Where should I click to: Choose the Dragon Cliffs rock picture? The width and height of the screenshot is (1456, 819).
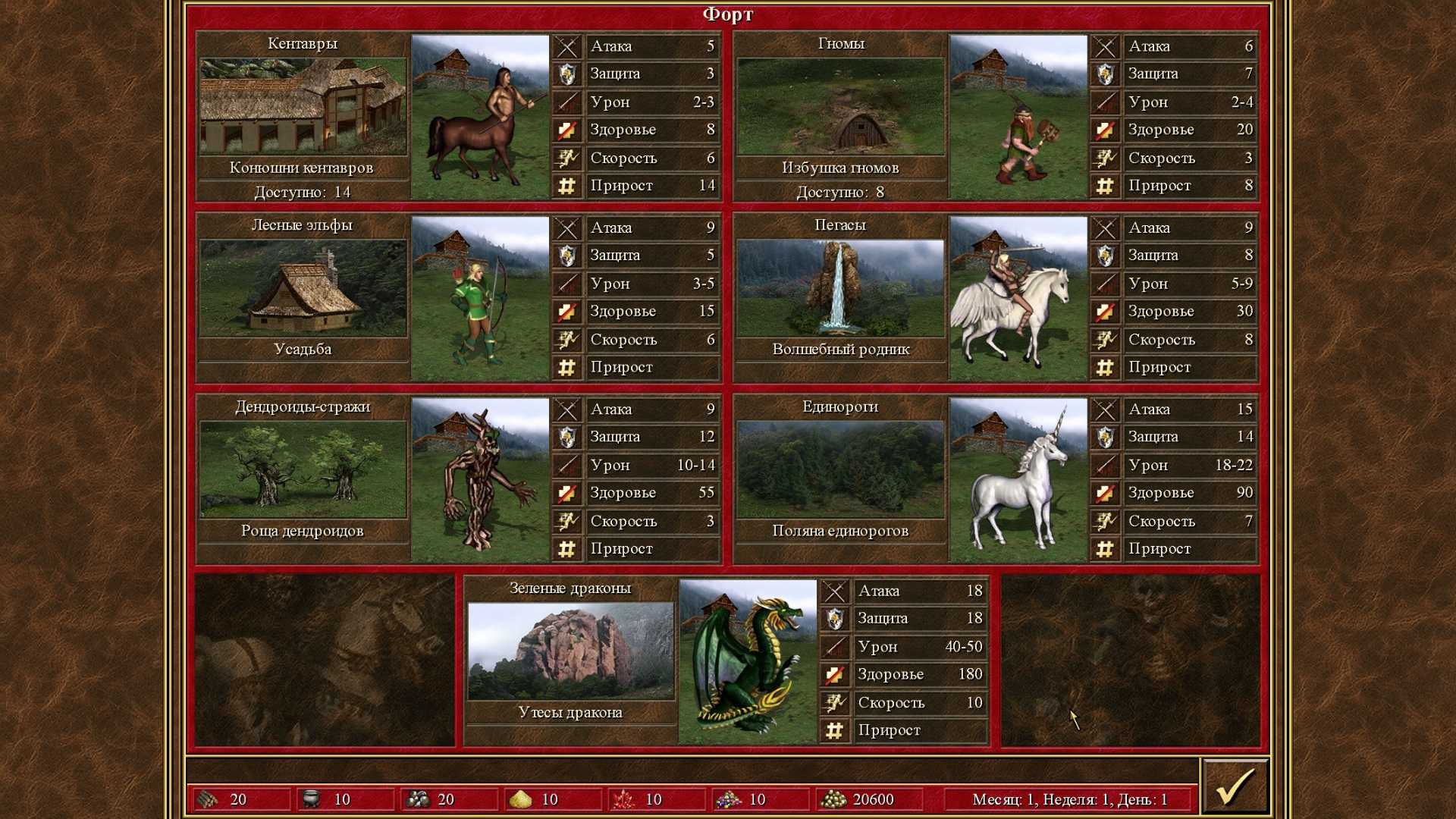570,651
